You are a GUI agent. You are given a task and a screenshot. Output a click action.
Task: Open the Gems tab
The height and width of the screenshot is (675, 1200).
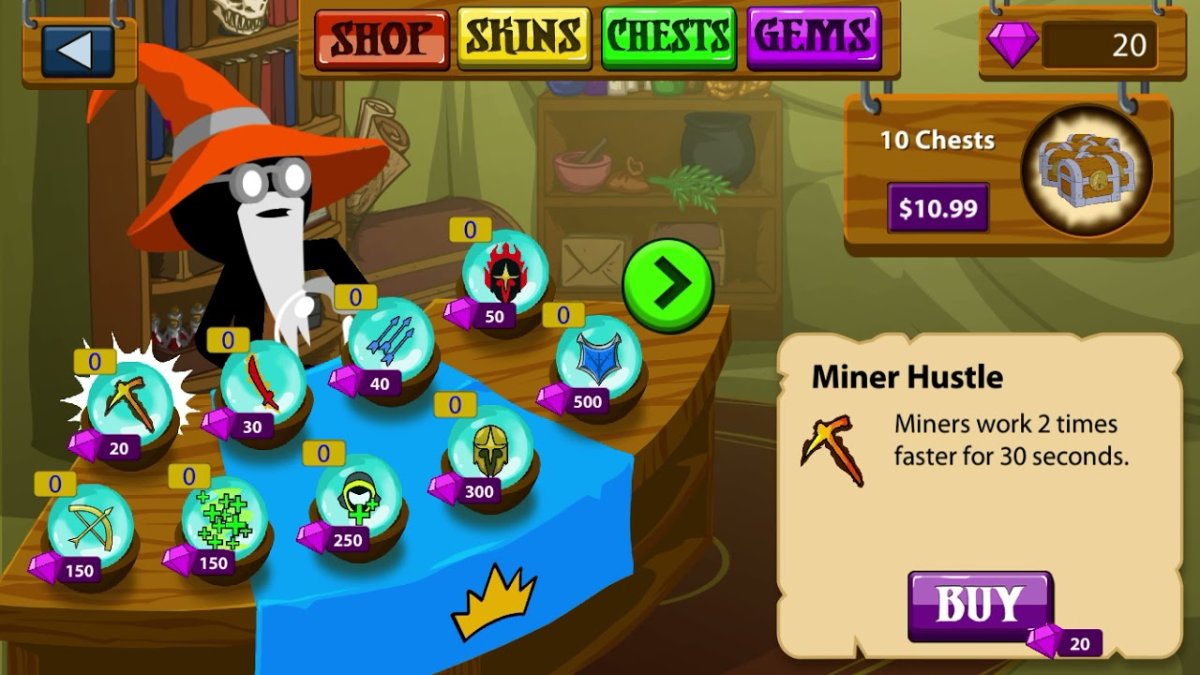pos(813,40)
